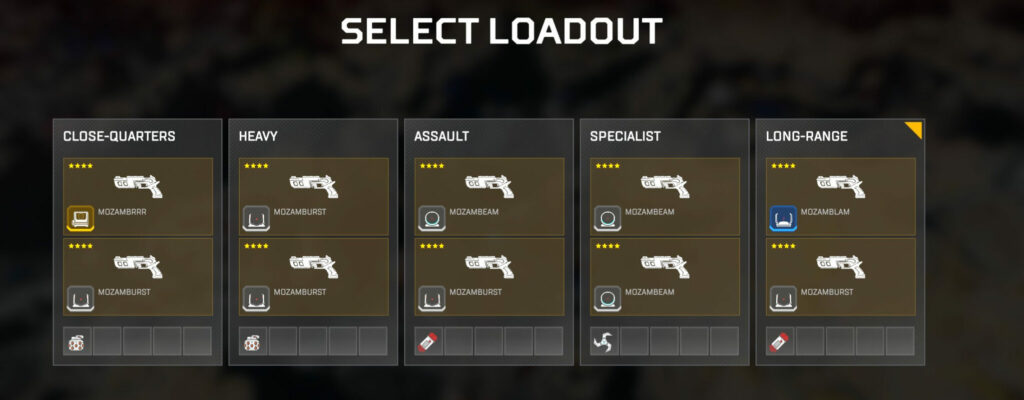Select the arc star item in Specialist loadout
The width and height of the screenshot is (1024, 400).
[x=605, y=341]
